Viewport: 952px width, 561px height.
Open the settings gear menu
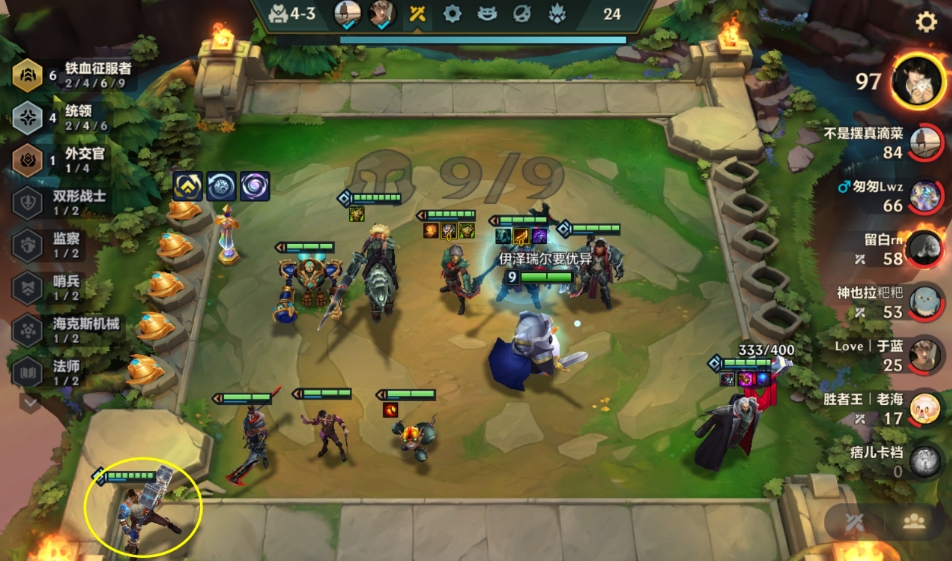pyautogui.click(x=926, y=22)
